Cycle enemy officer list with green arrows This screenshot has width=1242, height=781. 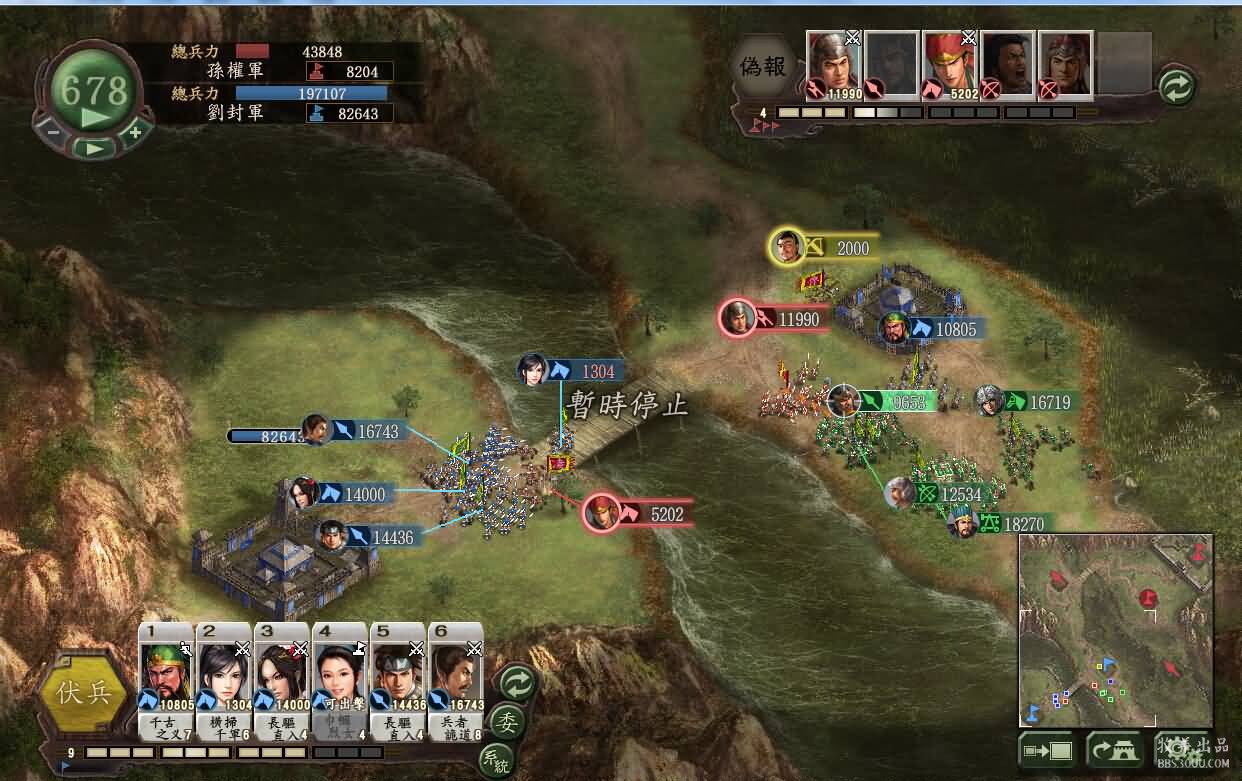(1177, 87)
